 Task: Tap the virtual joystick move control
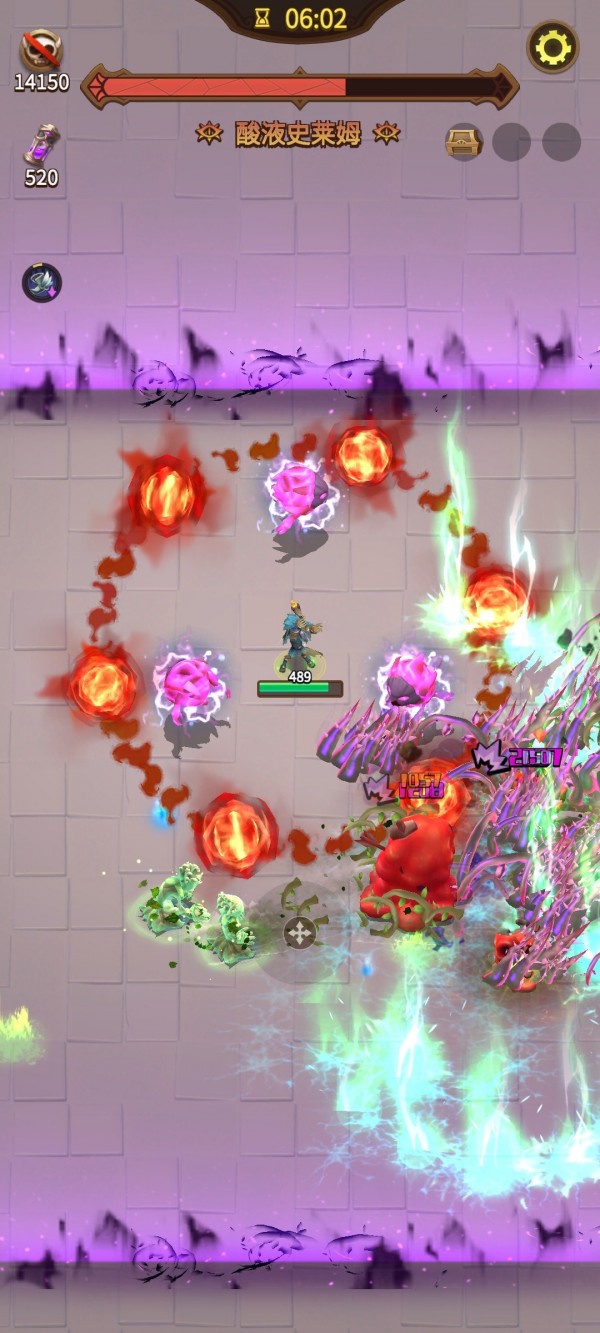pos(299,932)
